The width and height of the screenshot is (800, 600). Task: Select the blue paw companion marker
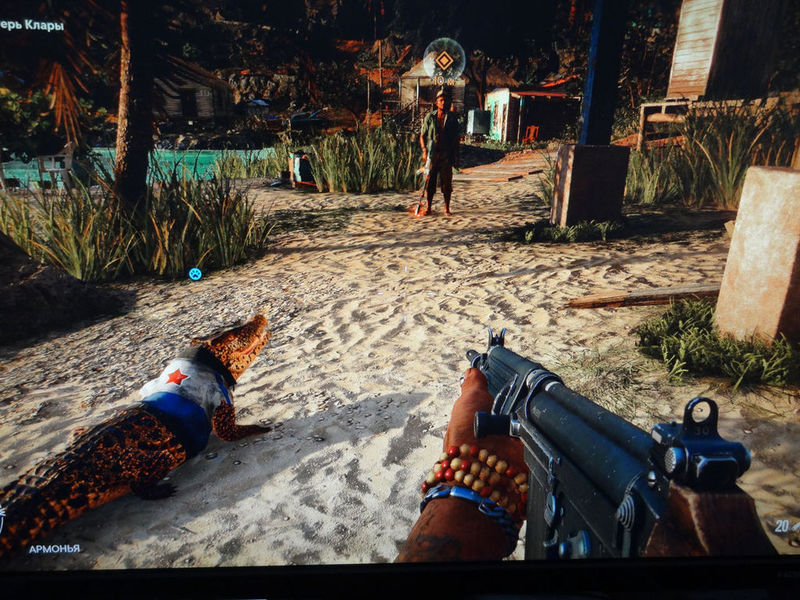[x=195, y=273]
